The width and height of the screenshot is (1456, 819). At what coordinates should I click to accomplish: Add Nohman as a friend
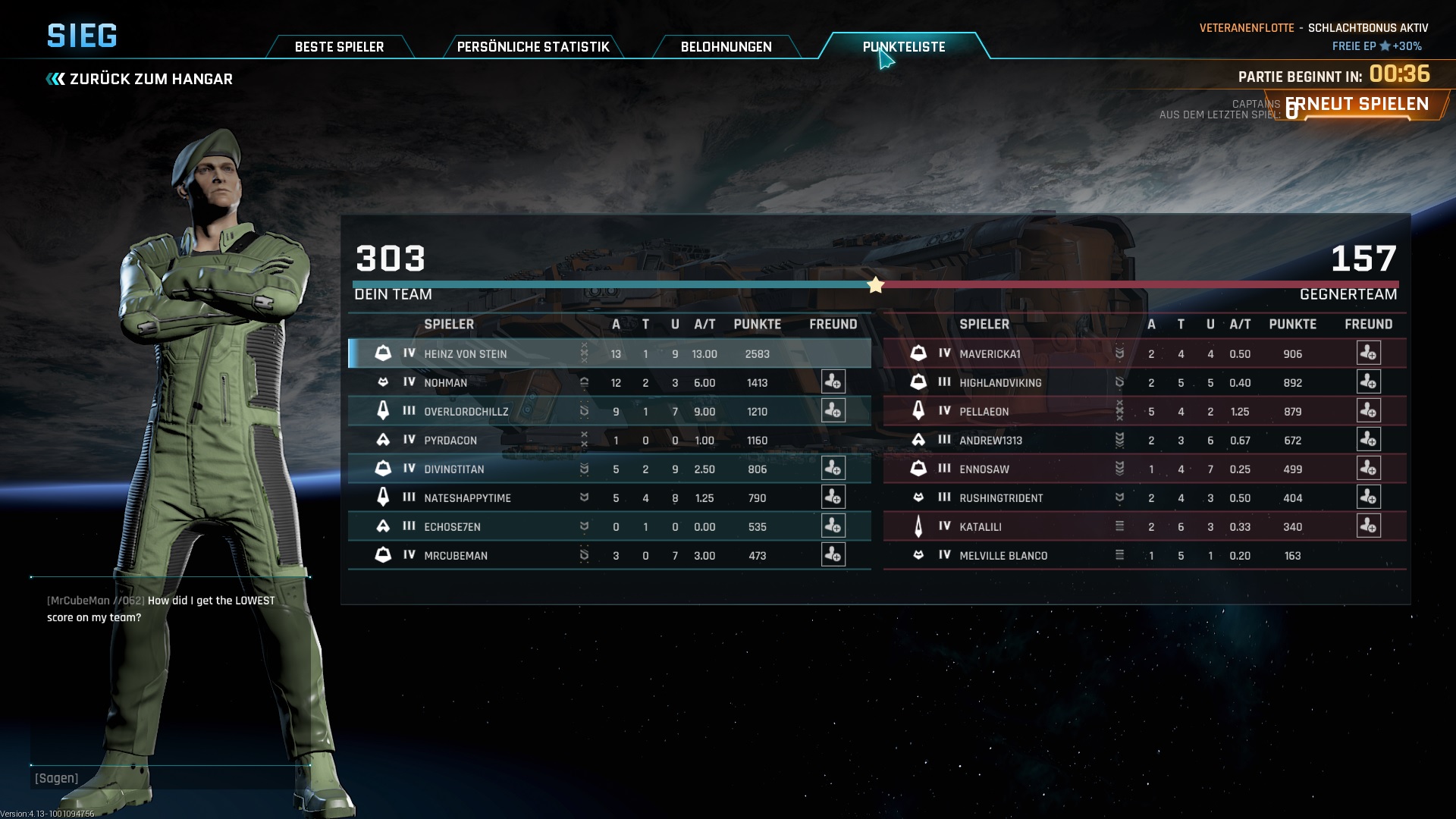click(x=833, y=382)
